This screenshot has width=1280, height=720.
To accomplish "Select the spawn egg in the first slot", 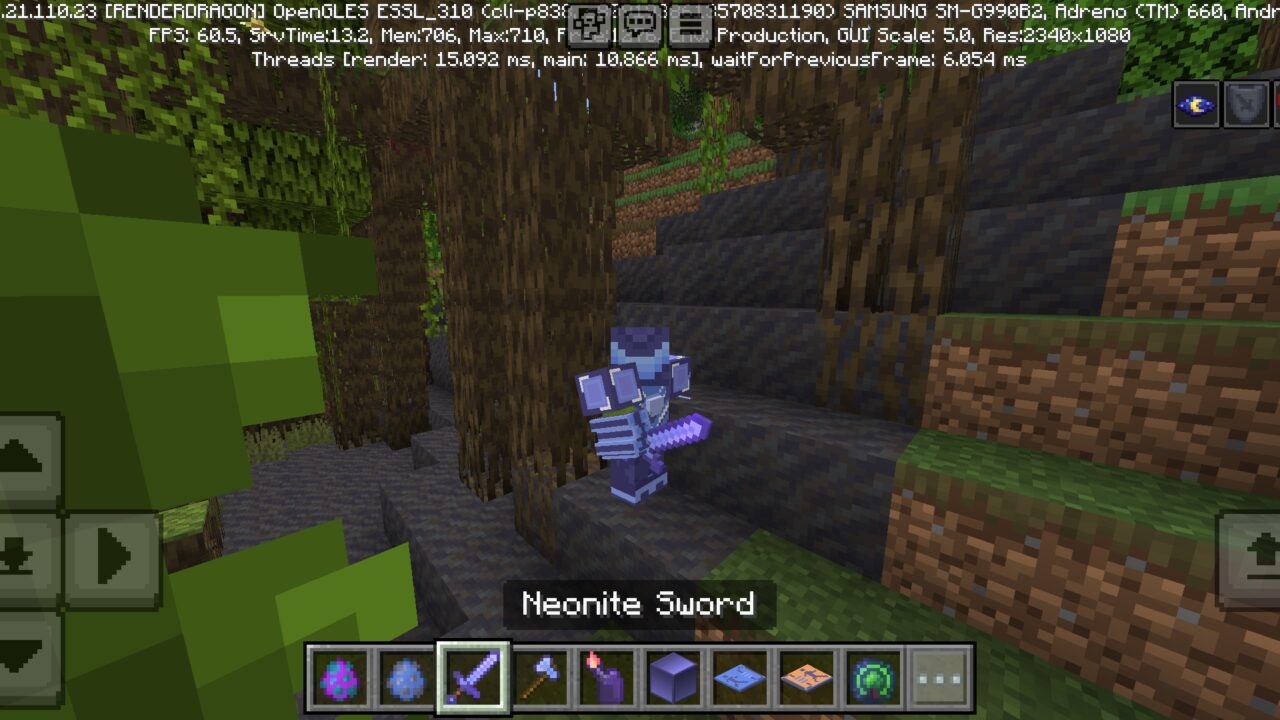I will click(340, 678).
